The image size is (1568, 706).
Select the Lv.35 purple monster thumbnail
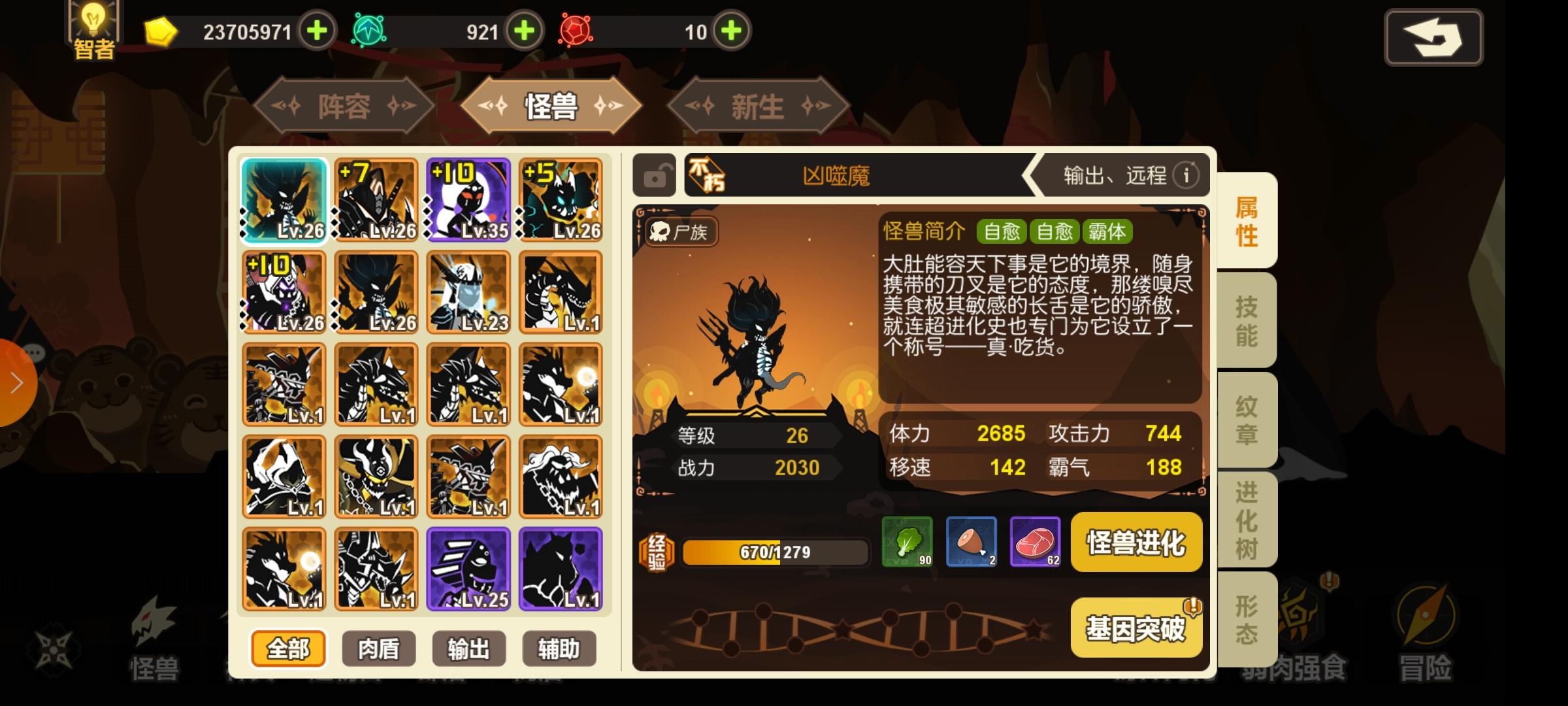tap(467, 199)
